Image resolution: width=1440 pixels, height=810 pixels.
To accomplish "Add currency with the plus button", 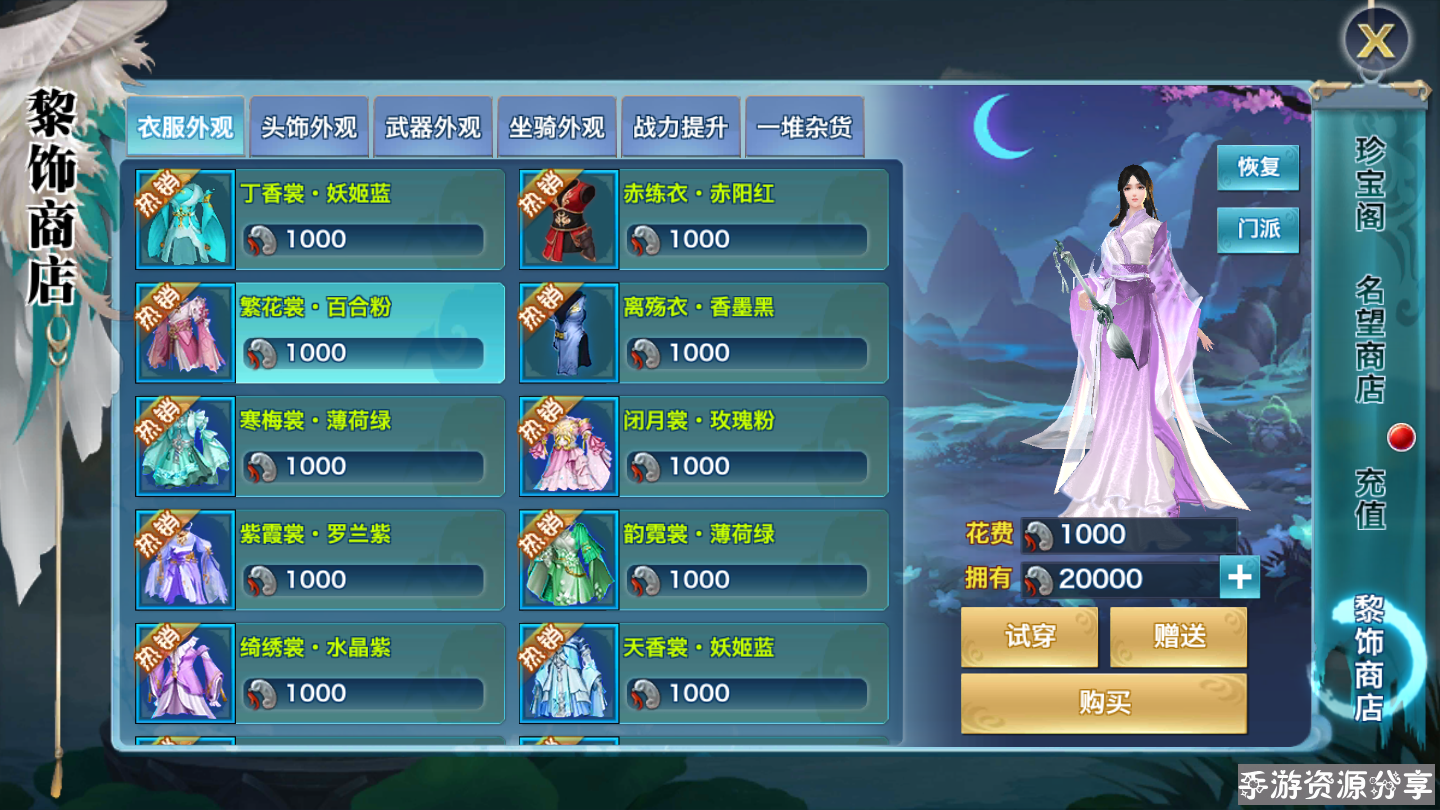I will click(1239, 578).
